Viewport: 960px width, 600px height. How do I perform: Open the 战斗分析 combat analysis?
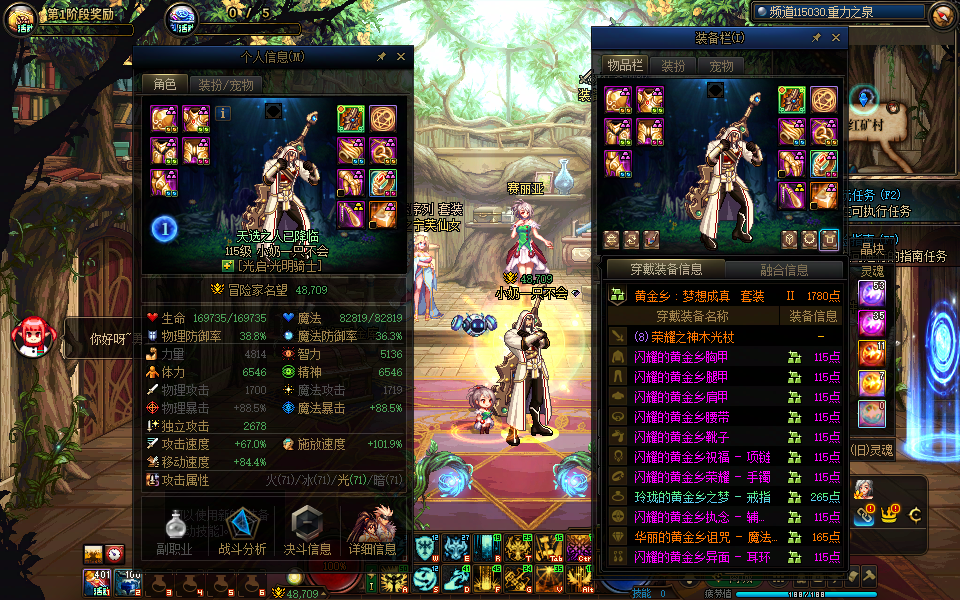click(242, 528)
